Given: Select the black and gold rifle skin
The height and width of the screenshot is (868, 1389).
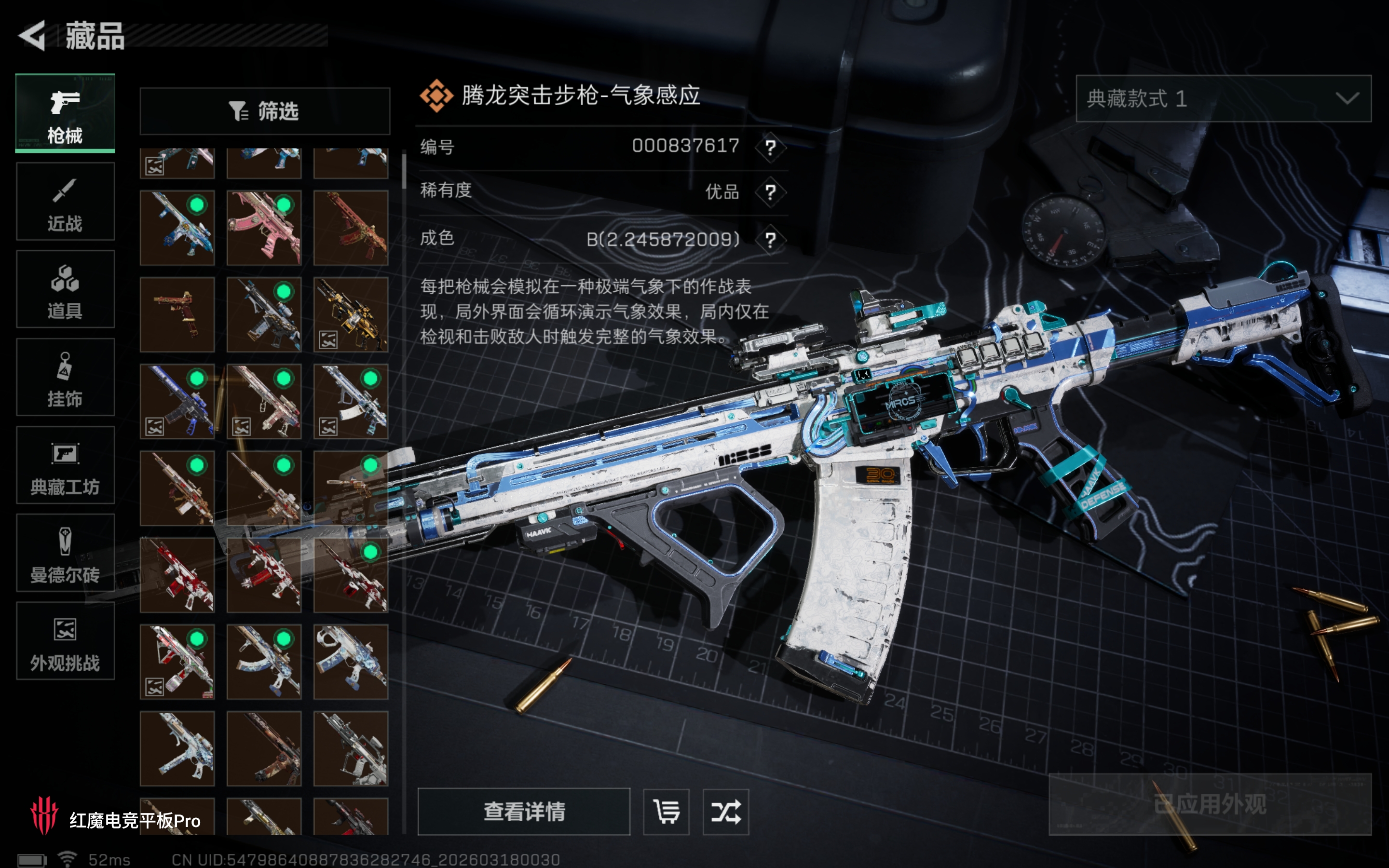Looking at the screenshot, I should [x=351, y=314].
